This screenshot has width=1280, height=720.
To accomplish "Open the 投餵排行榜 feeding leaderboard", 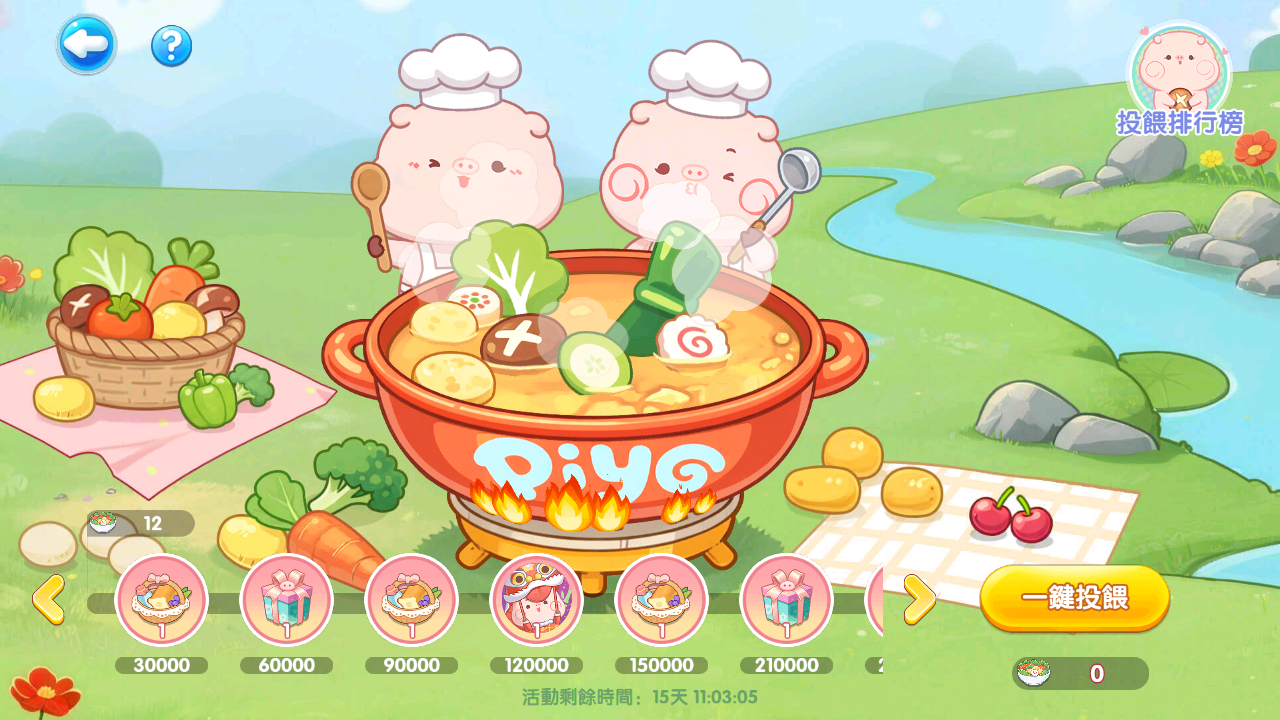I will (x=1179, y=80).
